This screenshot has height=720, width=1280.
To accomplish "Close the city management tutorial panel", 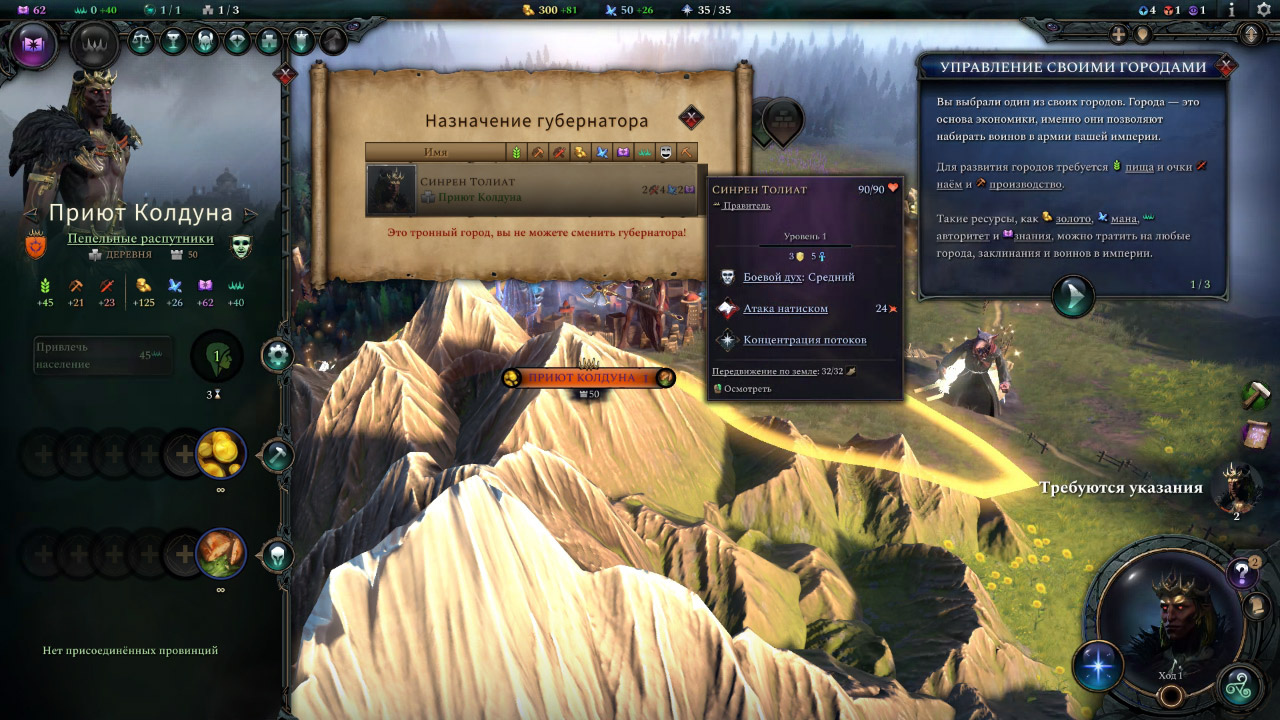I will click(1227, 68).
